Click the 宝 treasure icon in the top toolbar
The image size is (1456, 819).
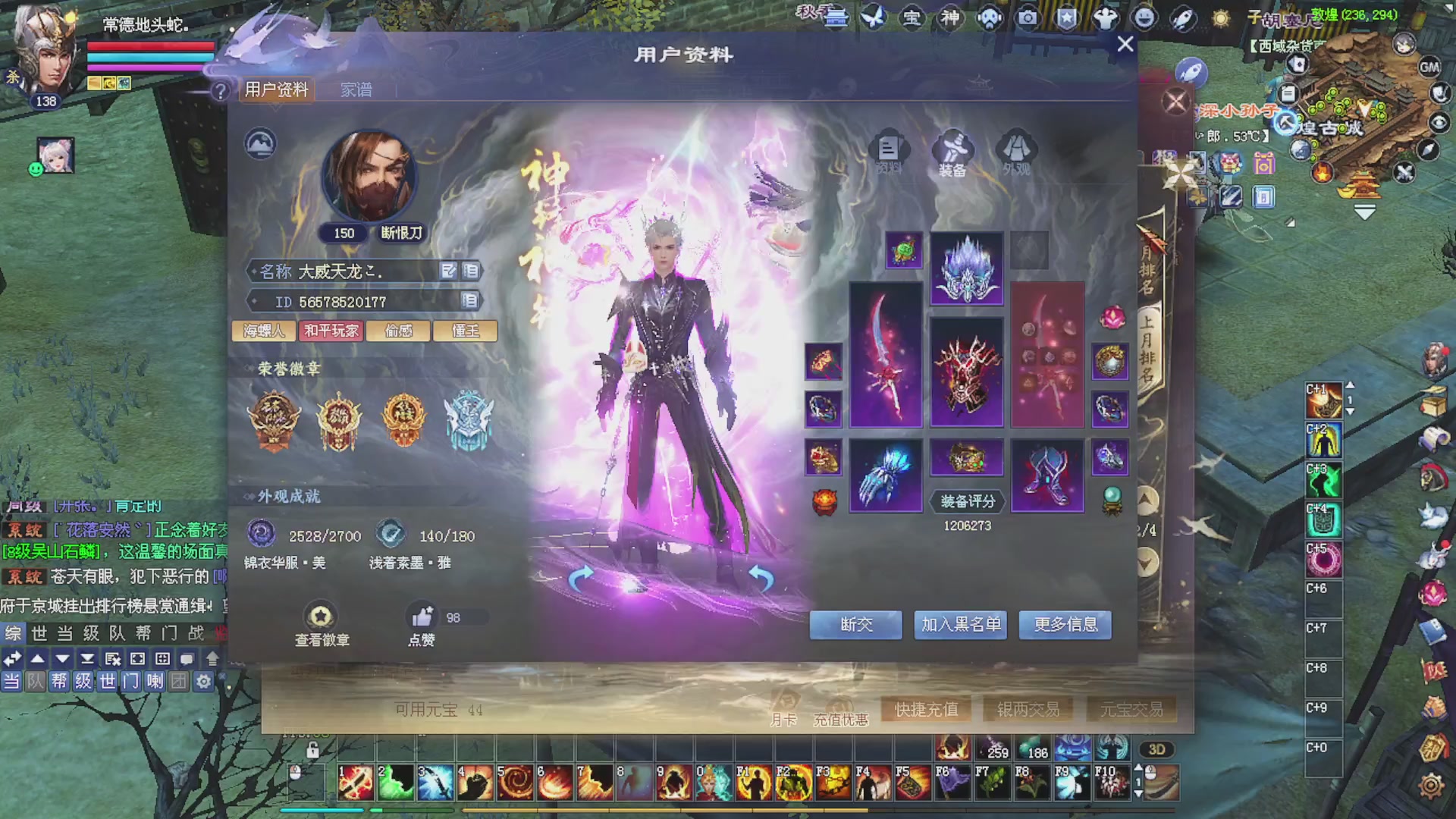(912, 17)
